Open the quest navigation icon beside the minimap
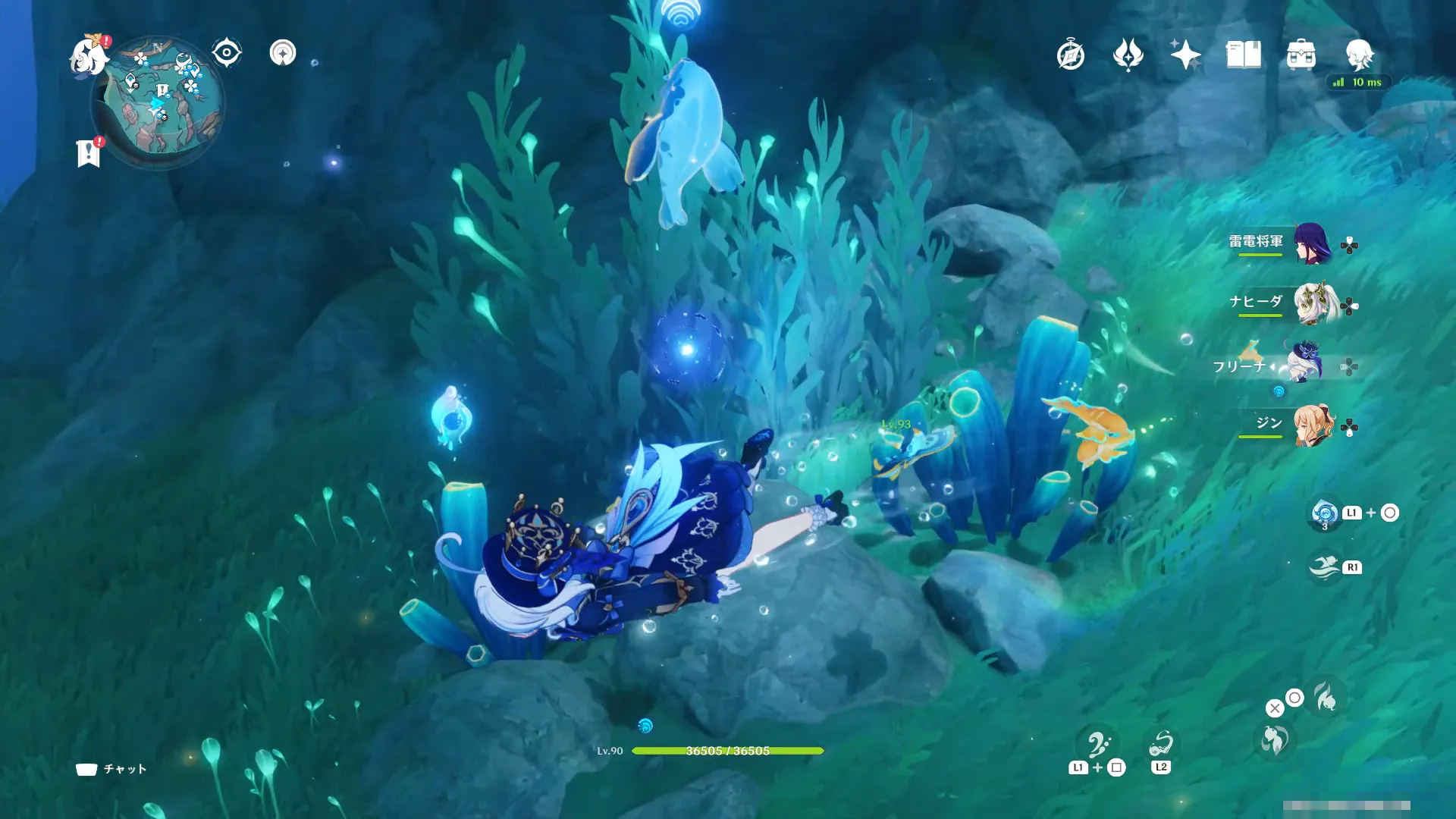Image resolution: width=1456 pixels, height=819 pixels. (x=283, y=53)
